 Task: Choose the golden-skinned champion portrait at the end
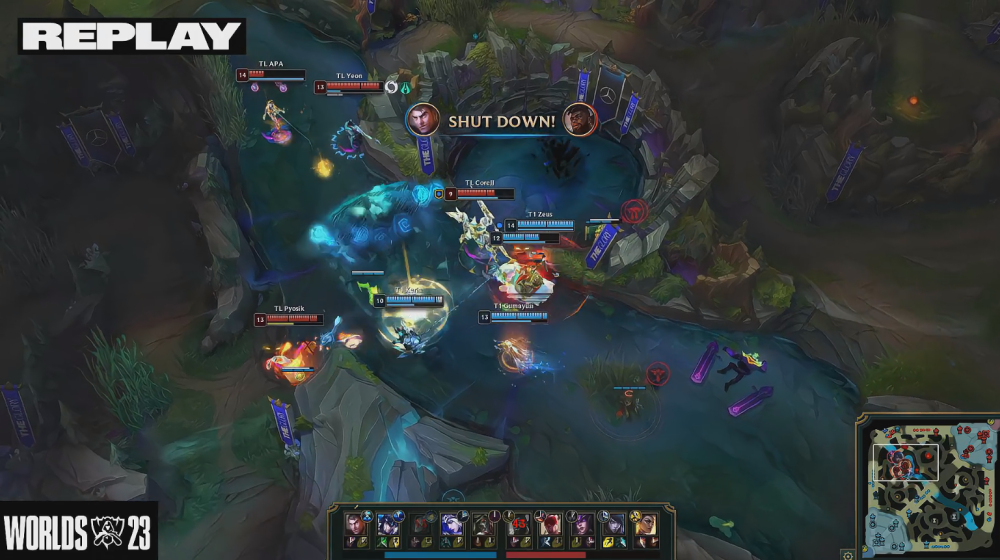tap(647, 523)
